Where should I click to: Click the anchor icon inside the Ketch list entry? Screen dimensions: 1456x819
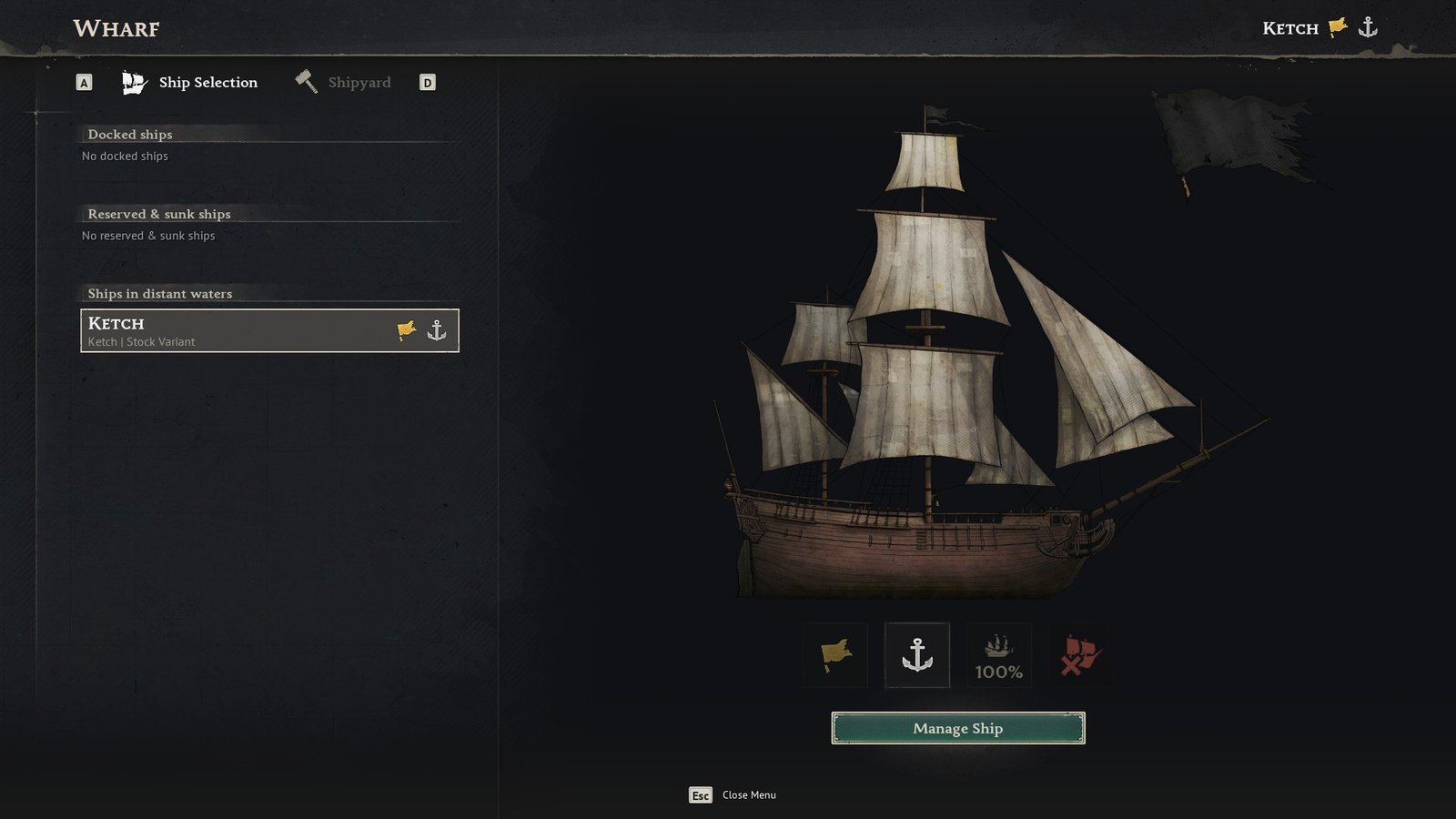439,331
